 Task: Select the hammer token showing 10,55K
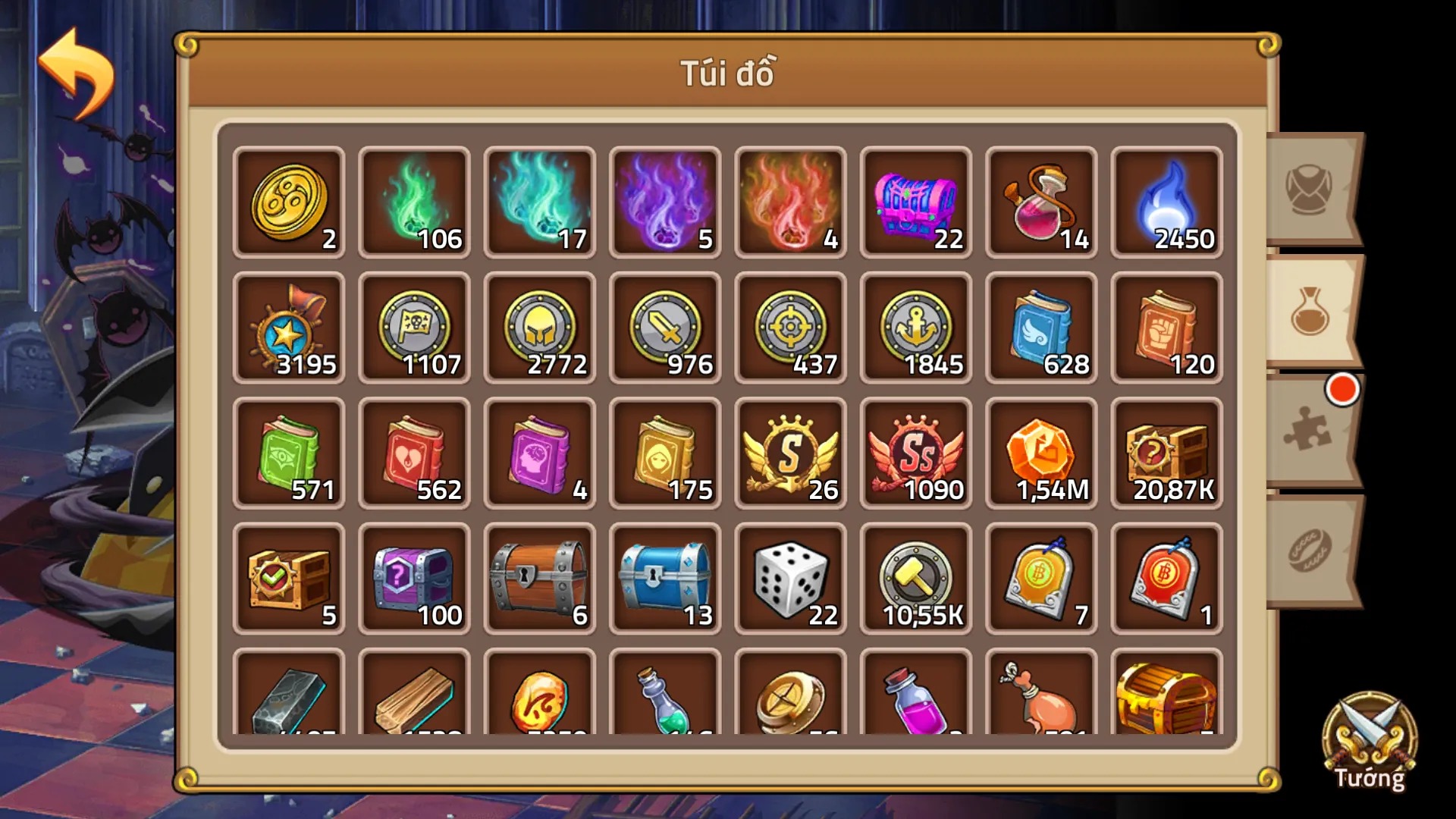[x=915, y=579]
